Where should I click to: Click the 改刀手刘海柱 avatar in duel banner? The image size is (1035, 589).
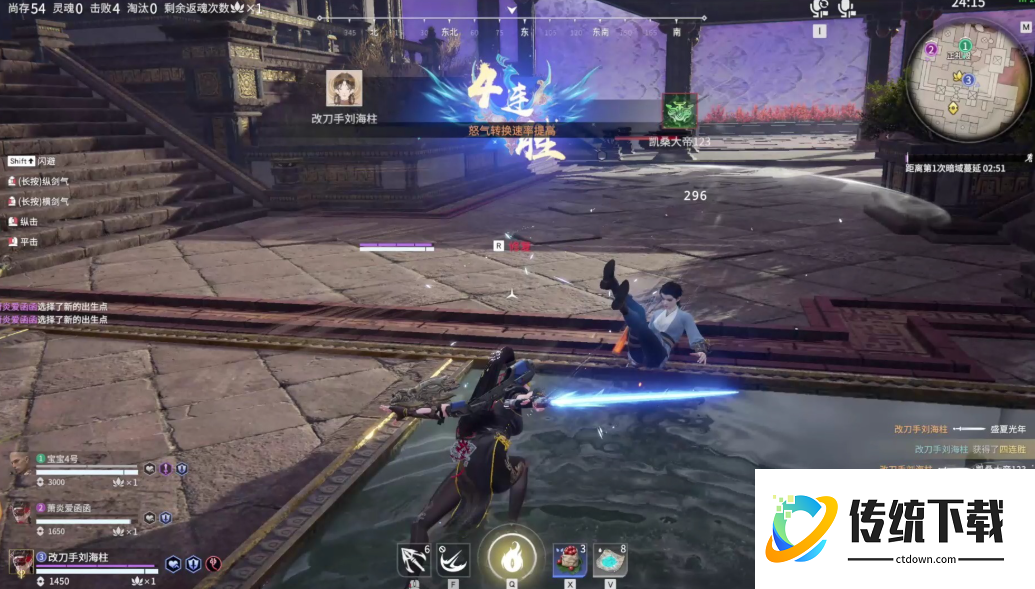[x=344, y=88]
